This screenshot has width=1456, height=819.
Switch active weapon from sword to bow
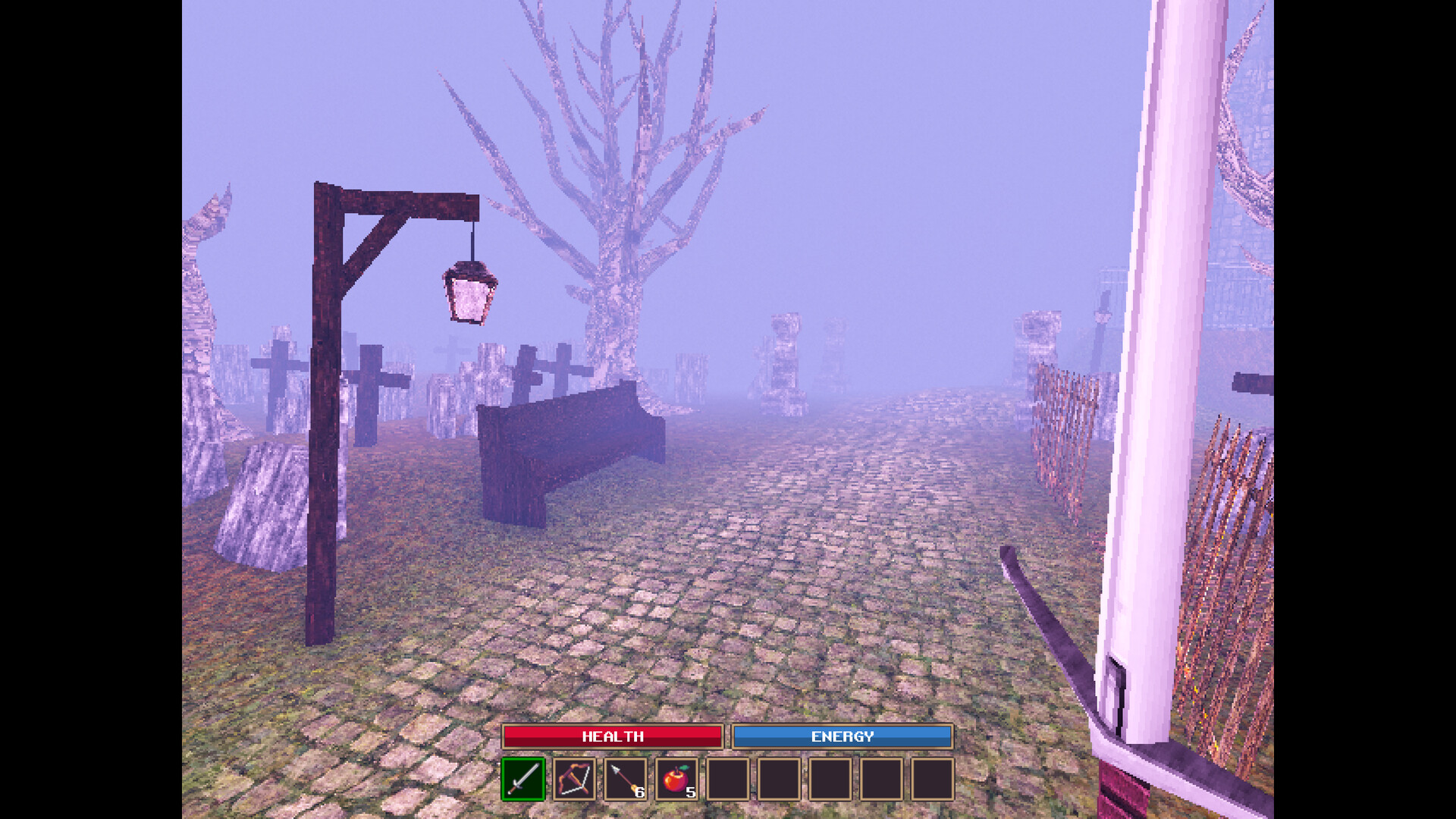point(573,779)
